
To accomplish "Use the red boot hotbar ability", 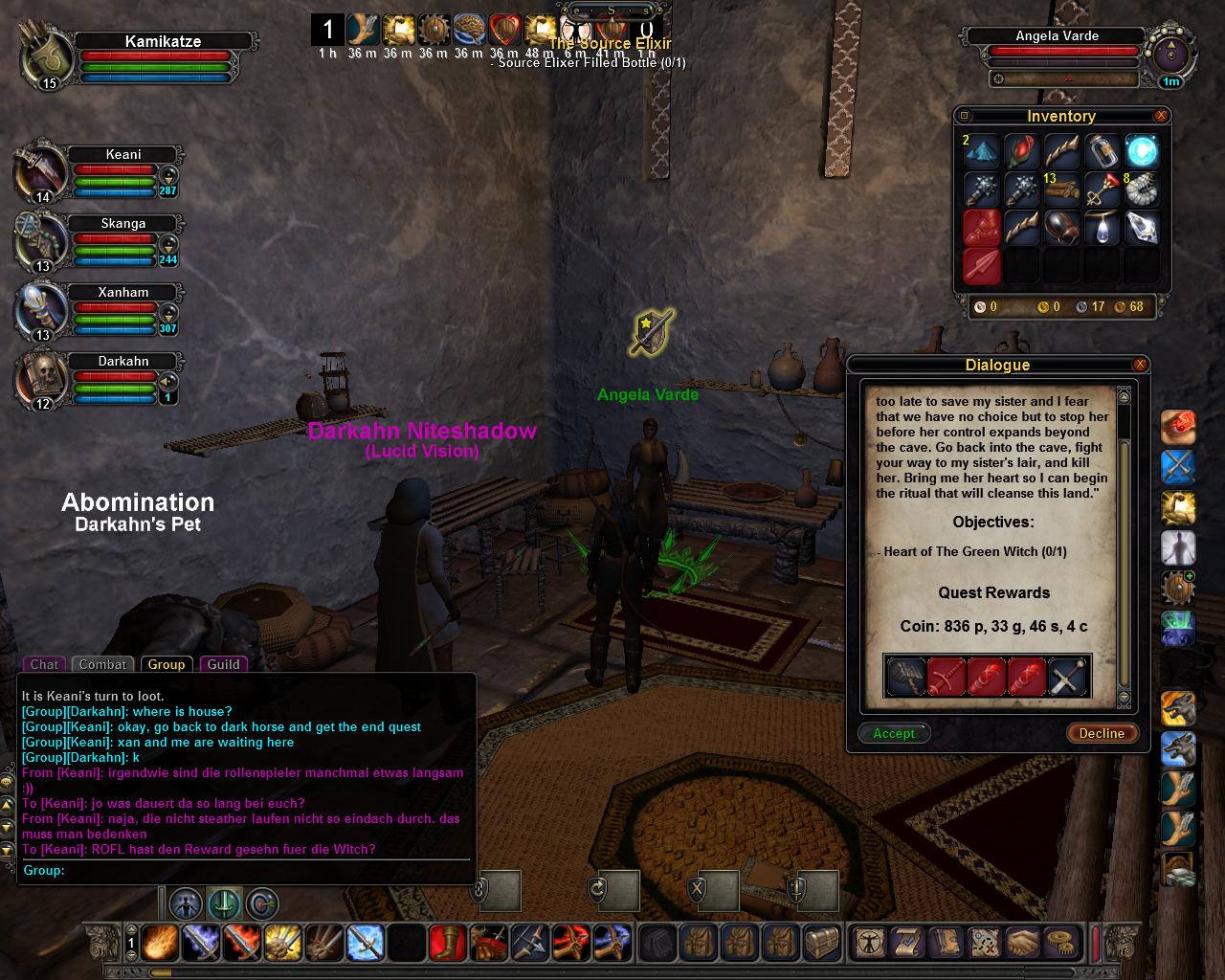I will pos(448,944).
